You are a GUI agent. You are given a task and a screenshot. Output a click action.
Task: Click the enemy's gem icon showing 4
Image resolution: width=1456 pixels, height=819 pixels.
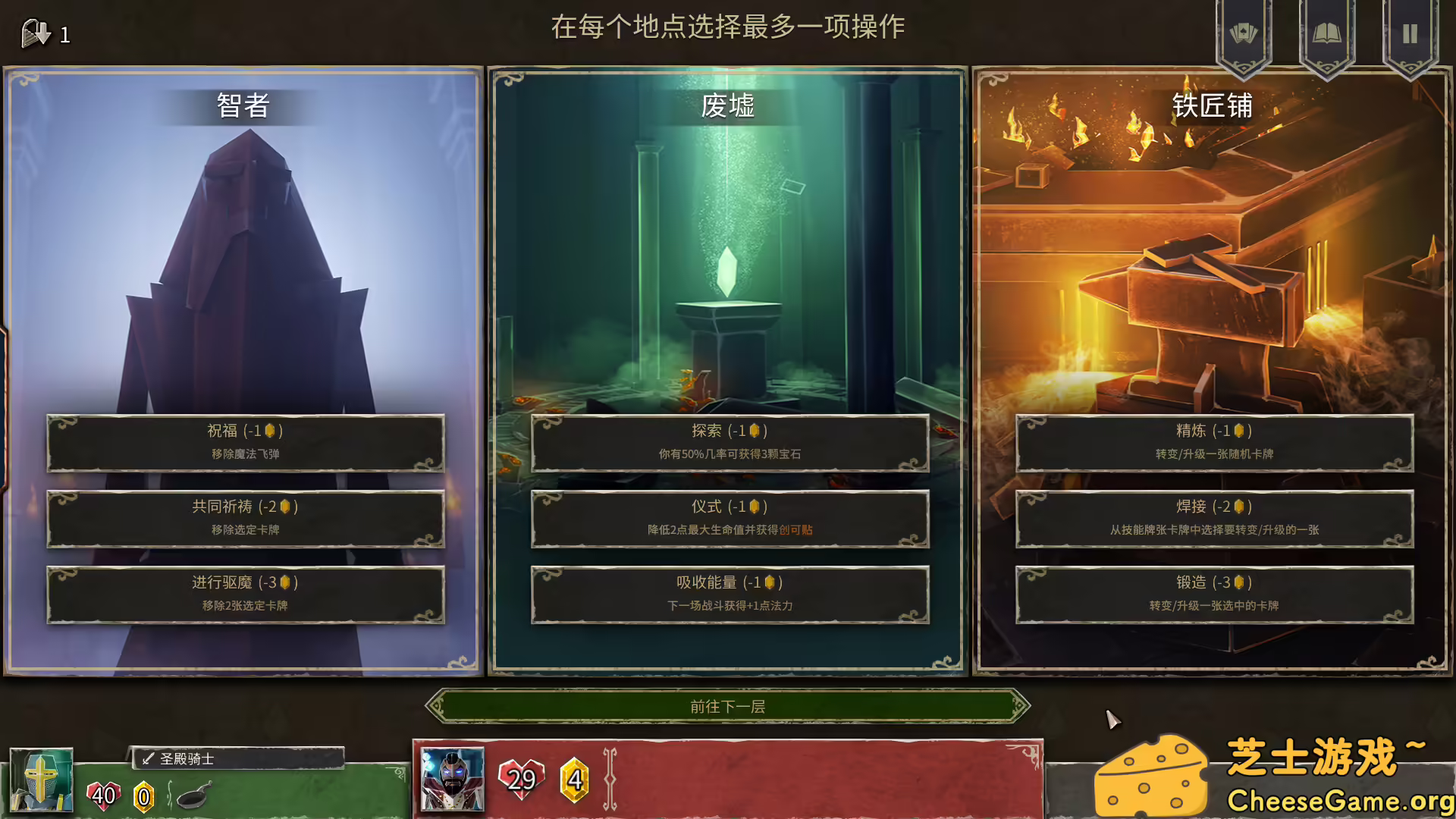[575, 778]
